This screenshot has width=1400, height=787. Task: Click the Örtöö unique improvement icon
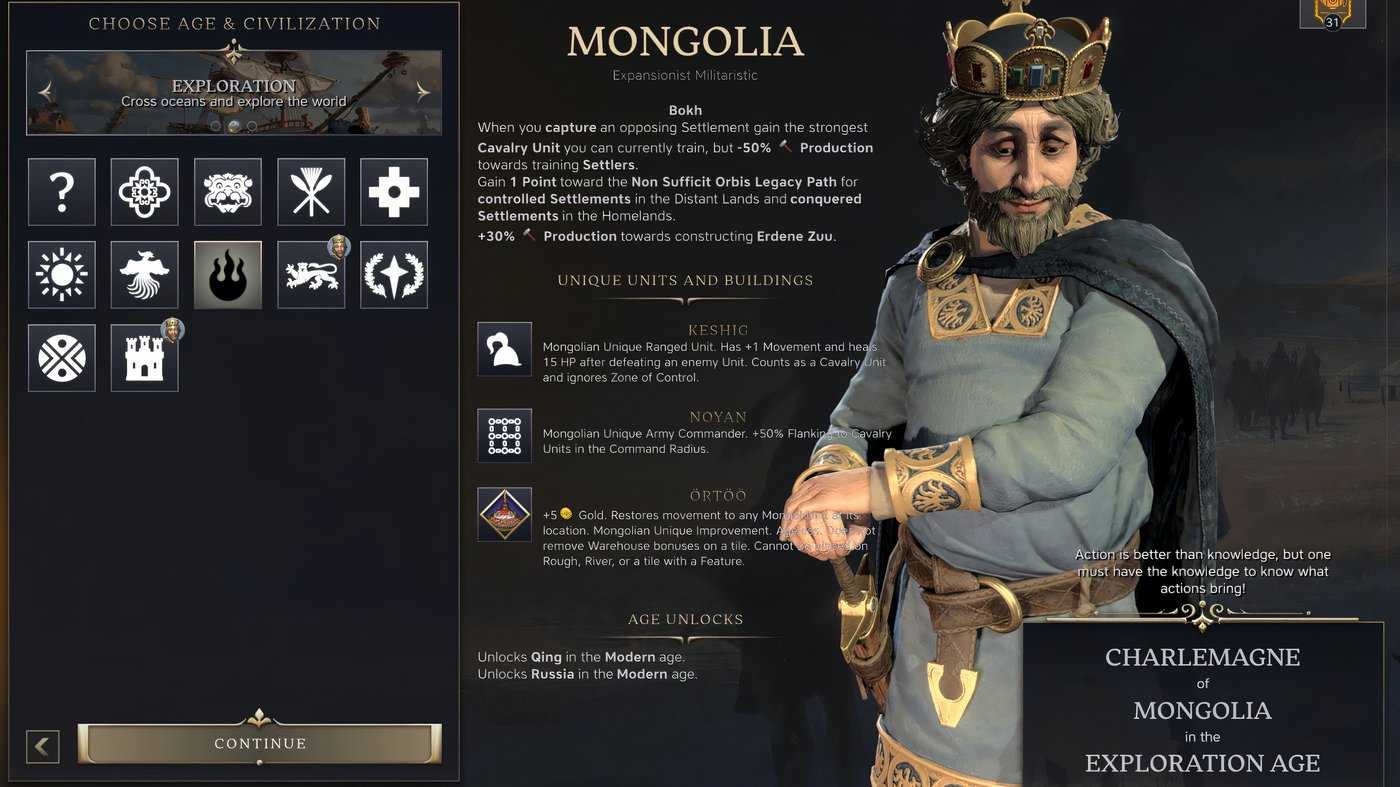(x=505, y=514)
